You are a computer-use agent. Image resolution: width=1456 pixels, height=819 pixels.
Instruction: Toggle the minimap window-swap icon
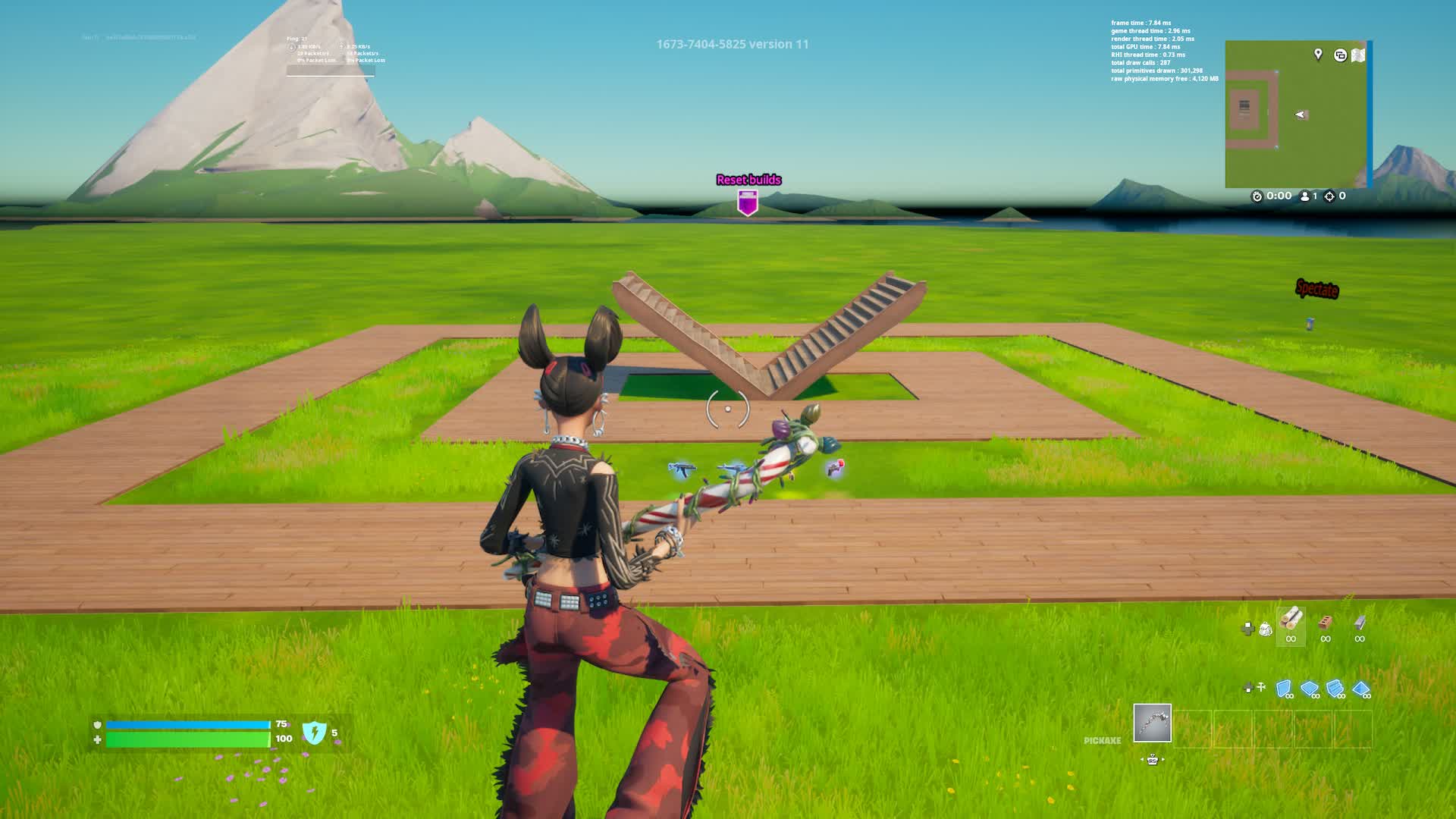click(x=1340, y=55)
